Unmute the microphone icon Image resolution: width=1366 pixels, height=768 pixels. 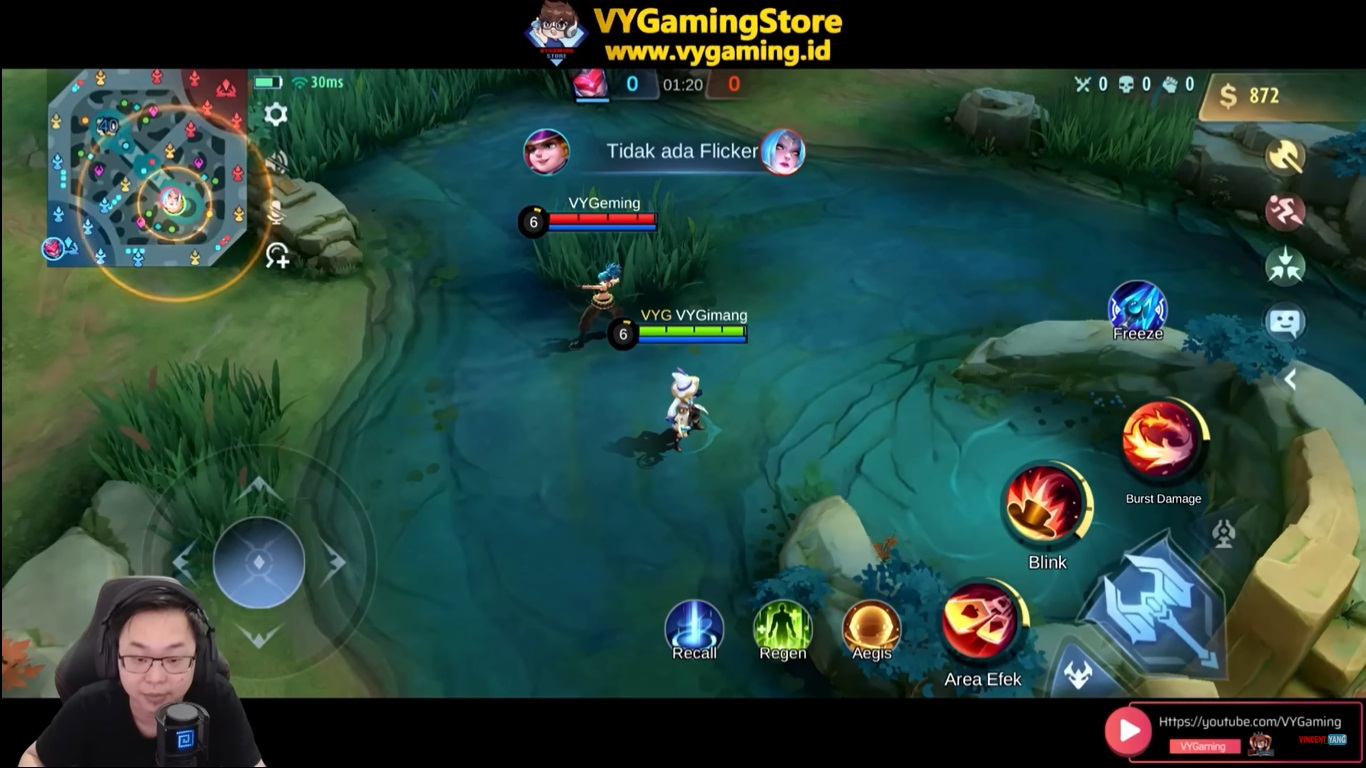pyautogui.click(x=277, y=212)
